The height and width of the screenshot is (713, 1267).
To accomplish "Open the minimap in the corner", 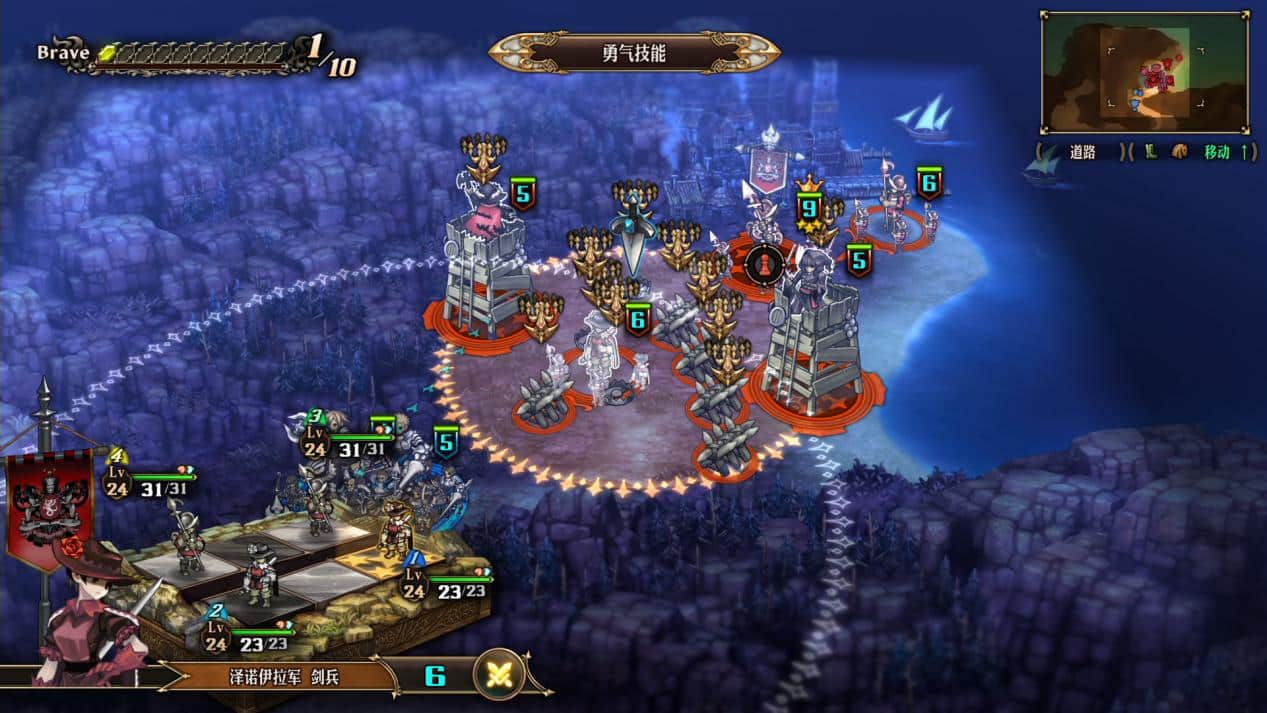I will point(1144,72).
